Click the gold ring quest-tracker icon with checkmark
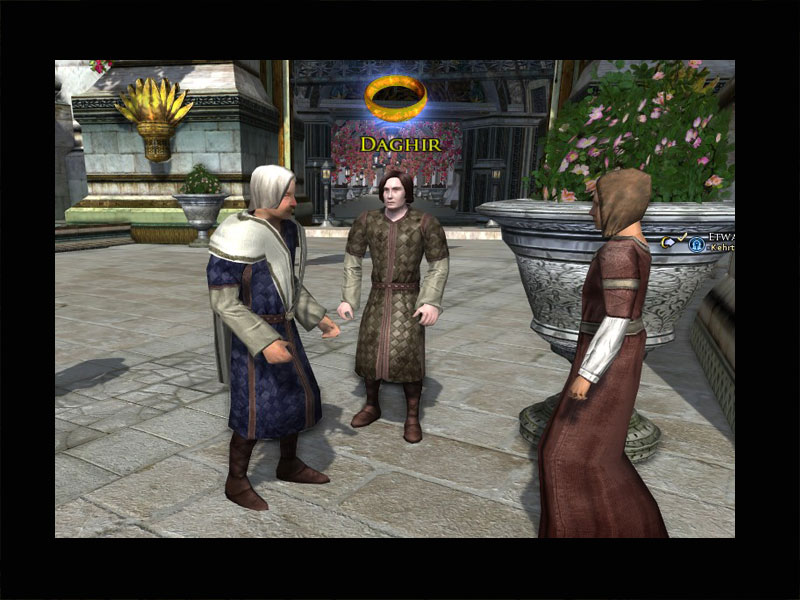The width and height of the screenshot is (800, 600). coord(672,240)
